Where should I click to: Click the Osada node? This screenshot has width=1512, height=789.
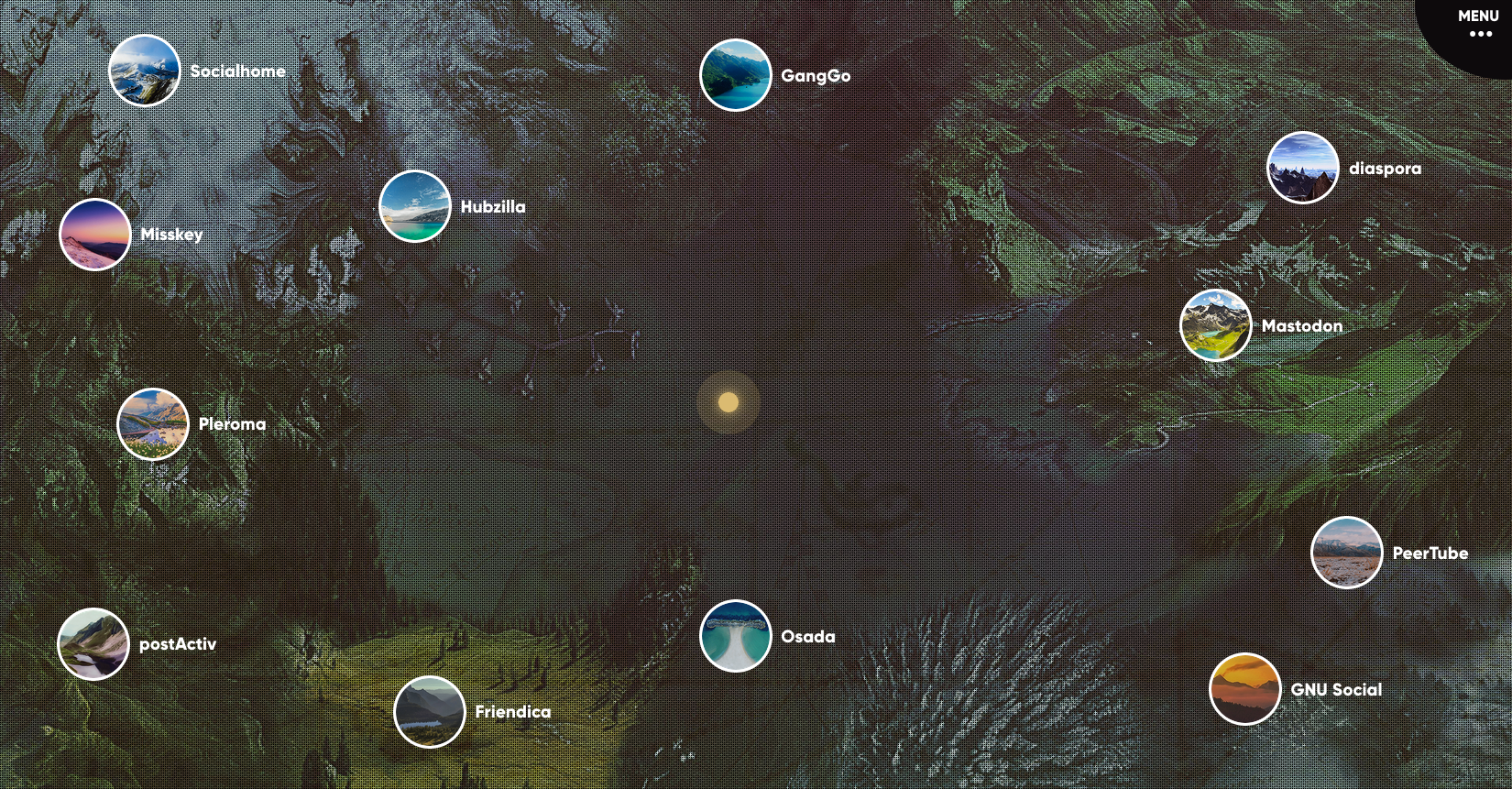pyautogui.click(x=735, y=636)
